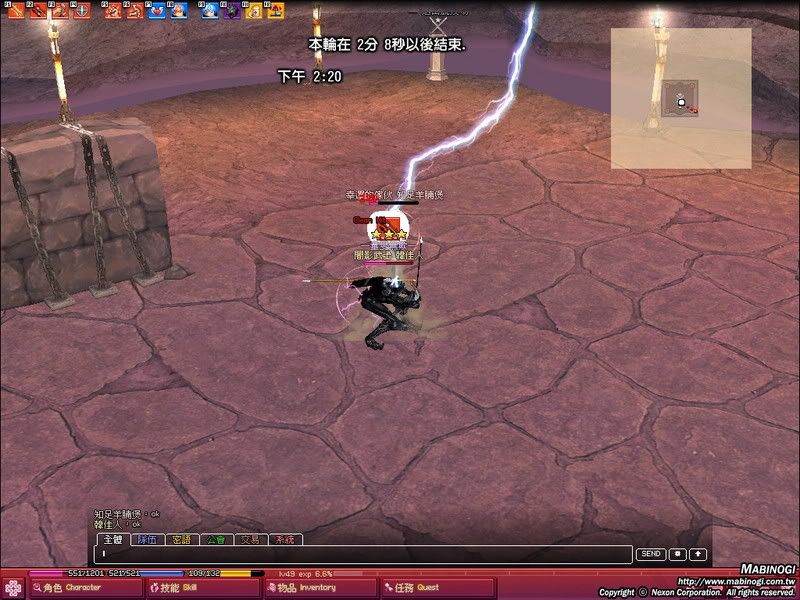Click the SEND chat button
This screenshot has height=600, width=800.
(650, 554)
